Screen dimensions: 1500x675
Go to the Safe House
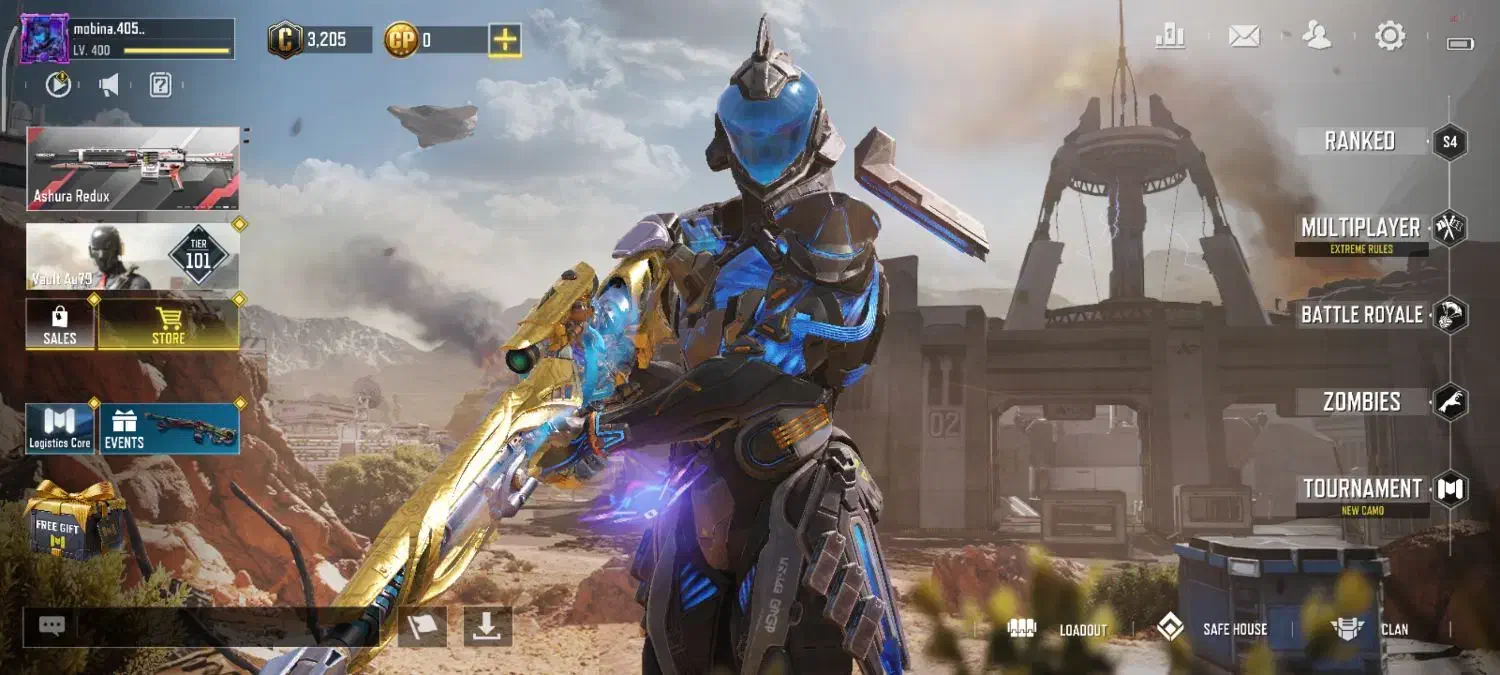(x=1212, y=629)
